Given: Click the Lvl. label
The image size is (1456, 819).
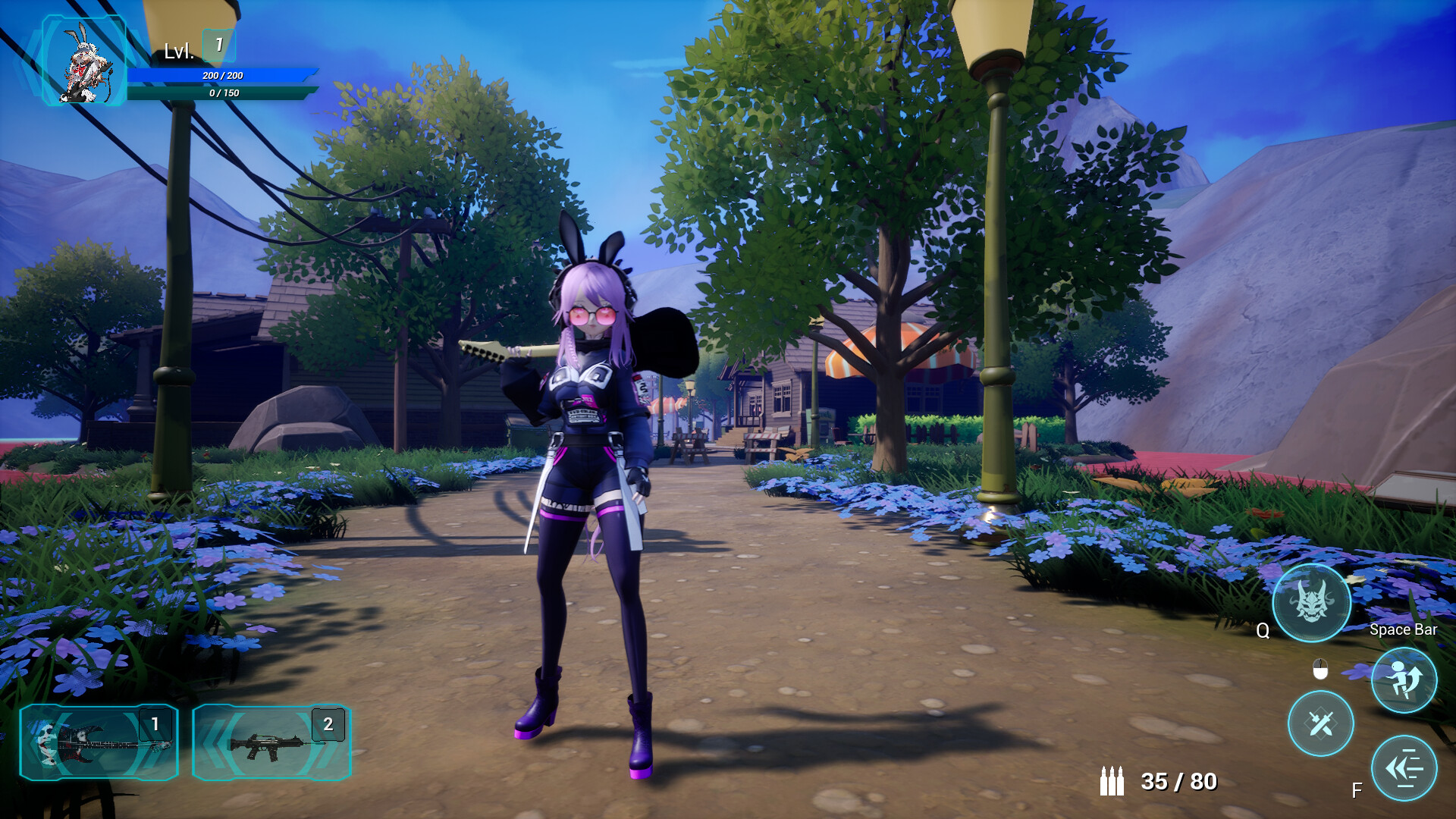Looking at the screenshot, I should coord(179,49).
